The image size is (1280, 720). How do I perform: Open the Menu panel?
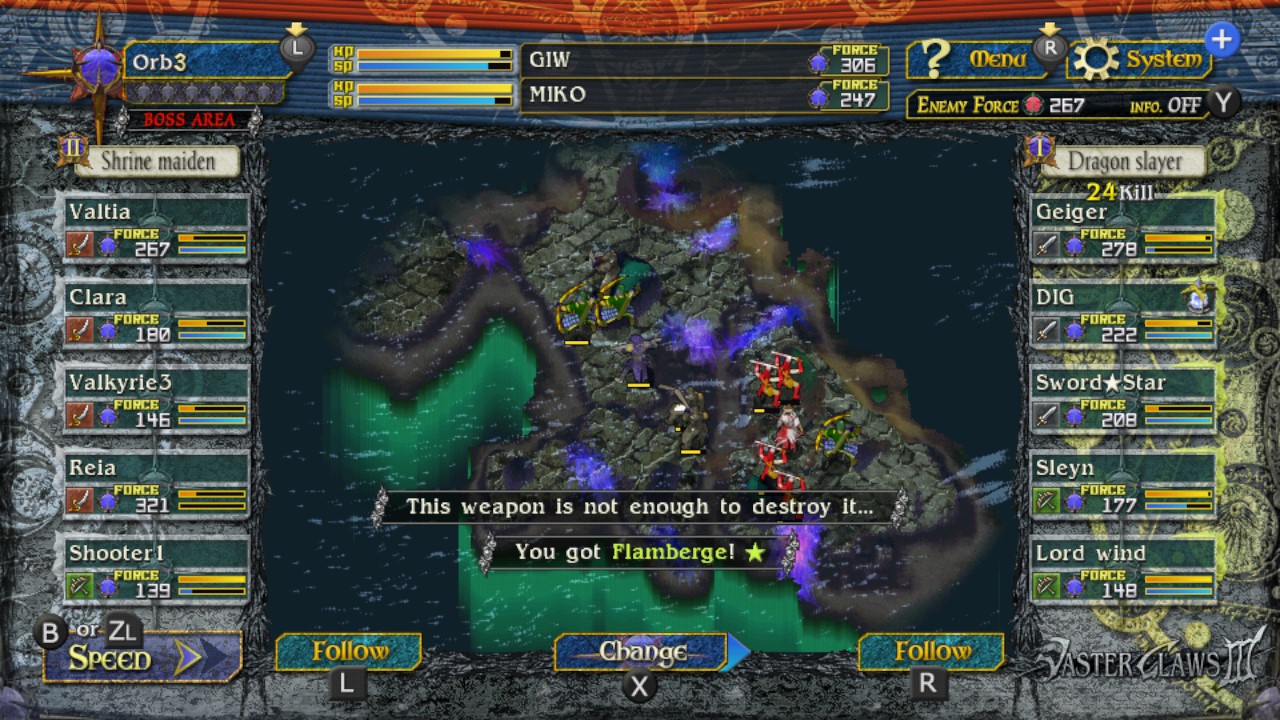[x=975, y=59]
